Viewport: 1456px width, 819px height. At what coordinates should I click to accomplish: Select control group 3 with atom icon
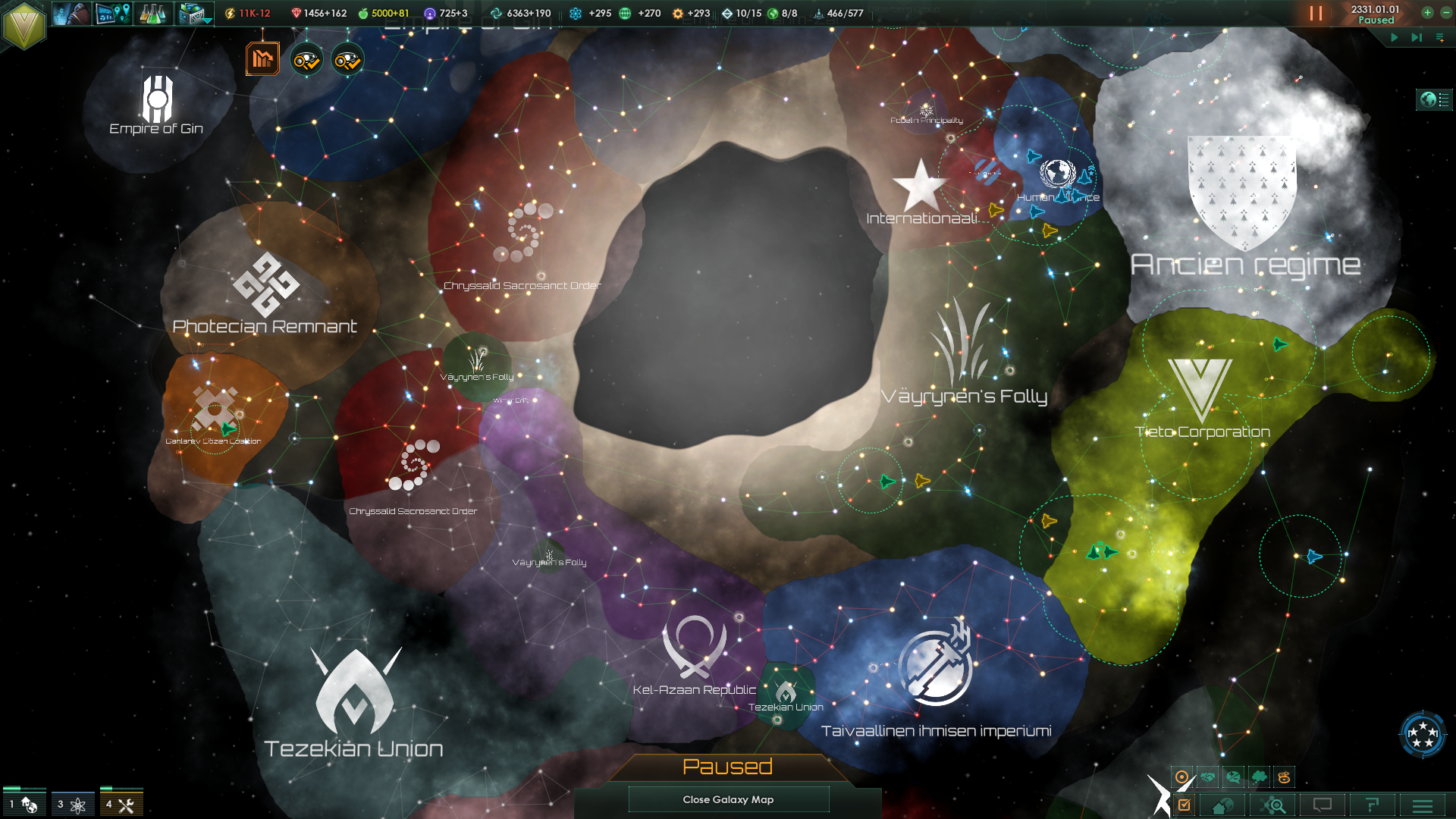click(x=72, y=804)
